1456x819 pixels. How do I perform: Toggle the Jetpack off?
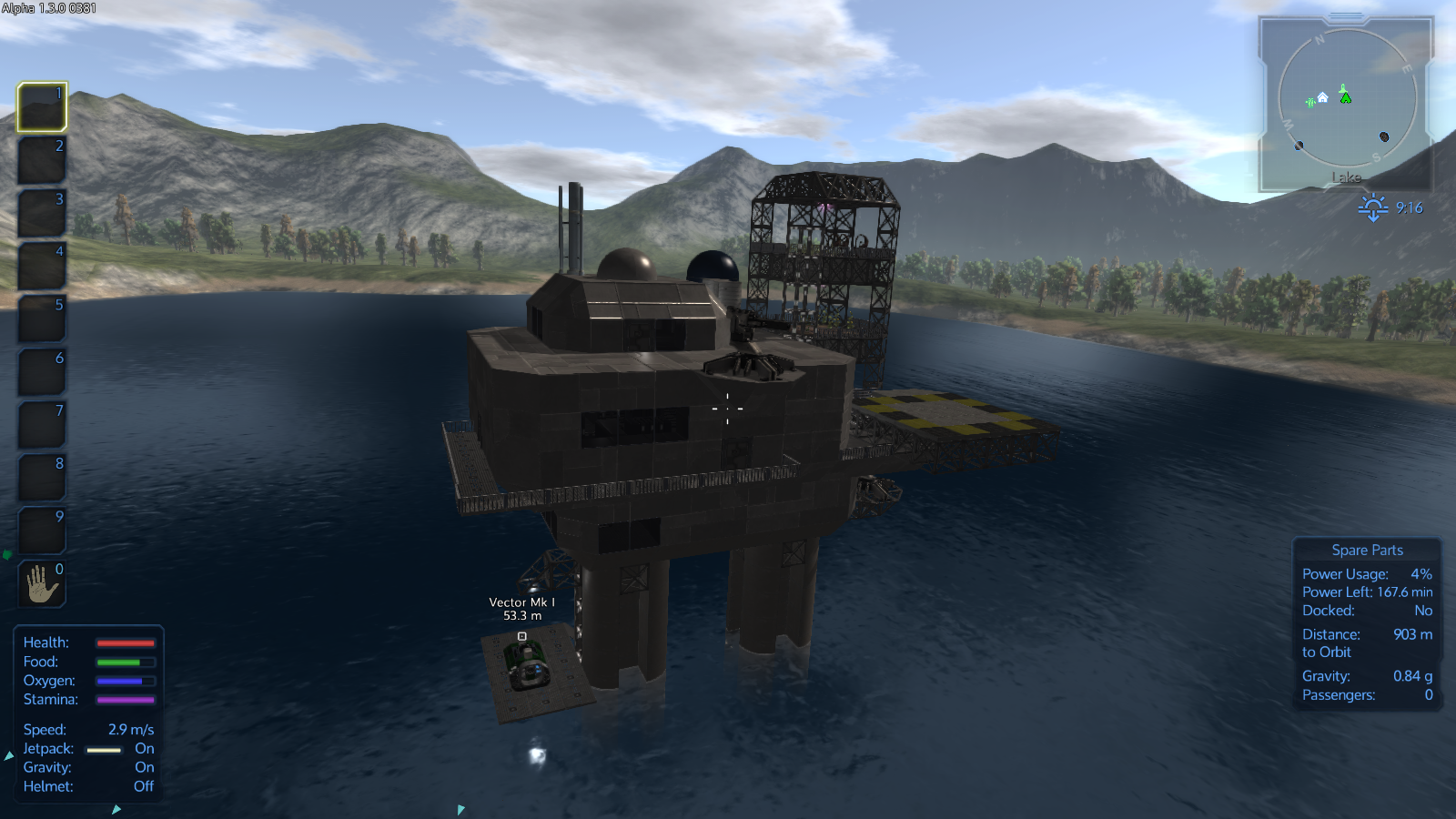(x=144, y=748)
